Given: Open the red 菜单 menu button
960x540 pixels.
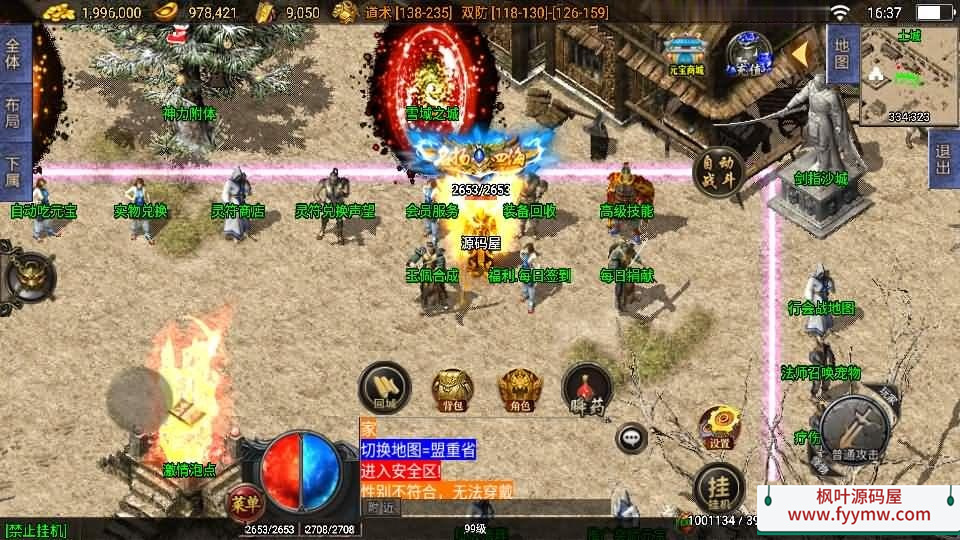Looking at the screenshot, I should 243,500.
